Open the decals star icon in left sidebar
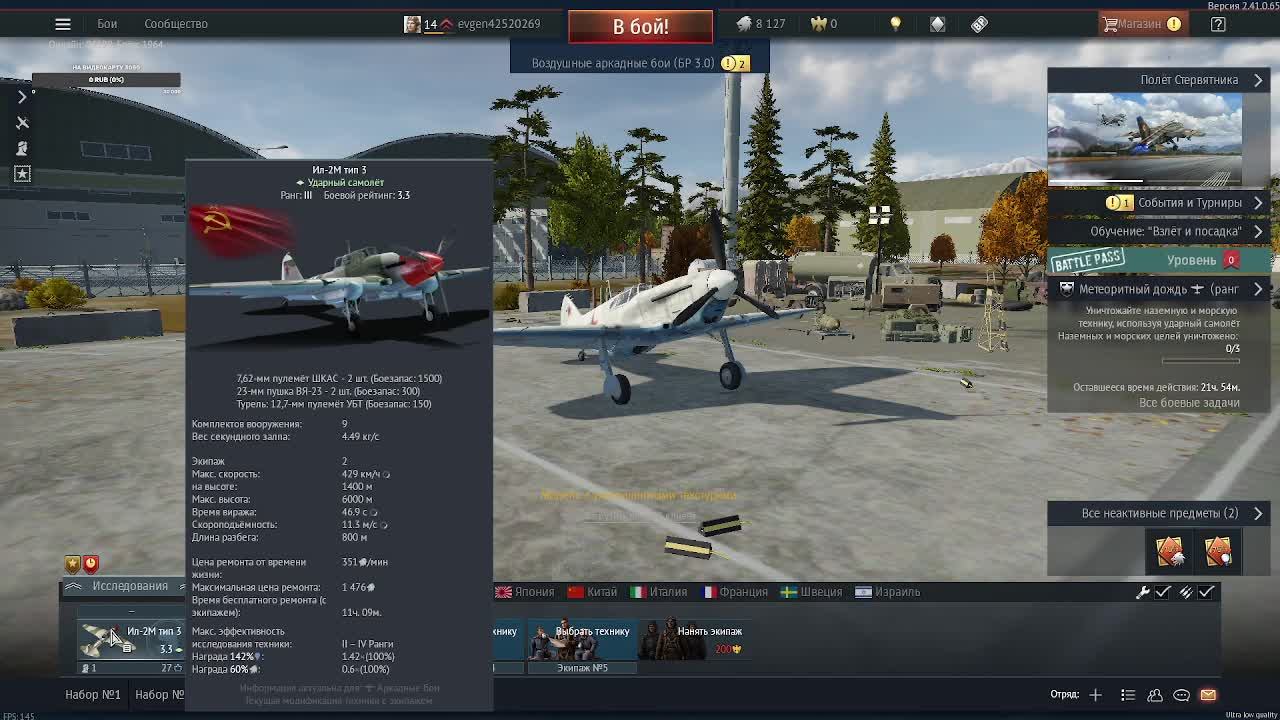 click(x=22, y=173)
